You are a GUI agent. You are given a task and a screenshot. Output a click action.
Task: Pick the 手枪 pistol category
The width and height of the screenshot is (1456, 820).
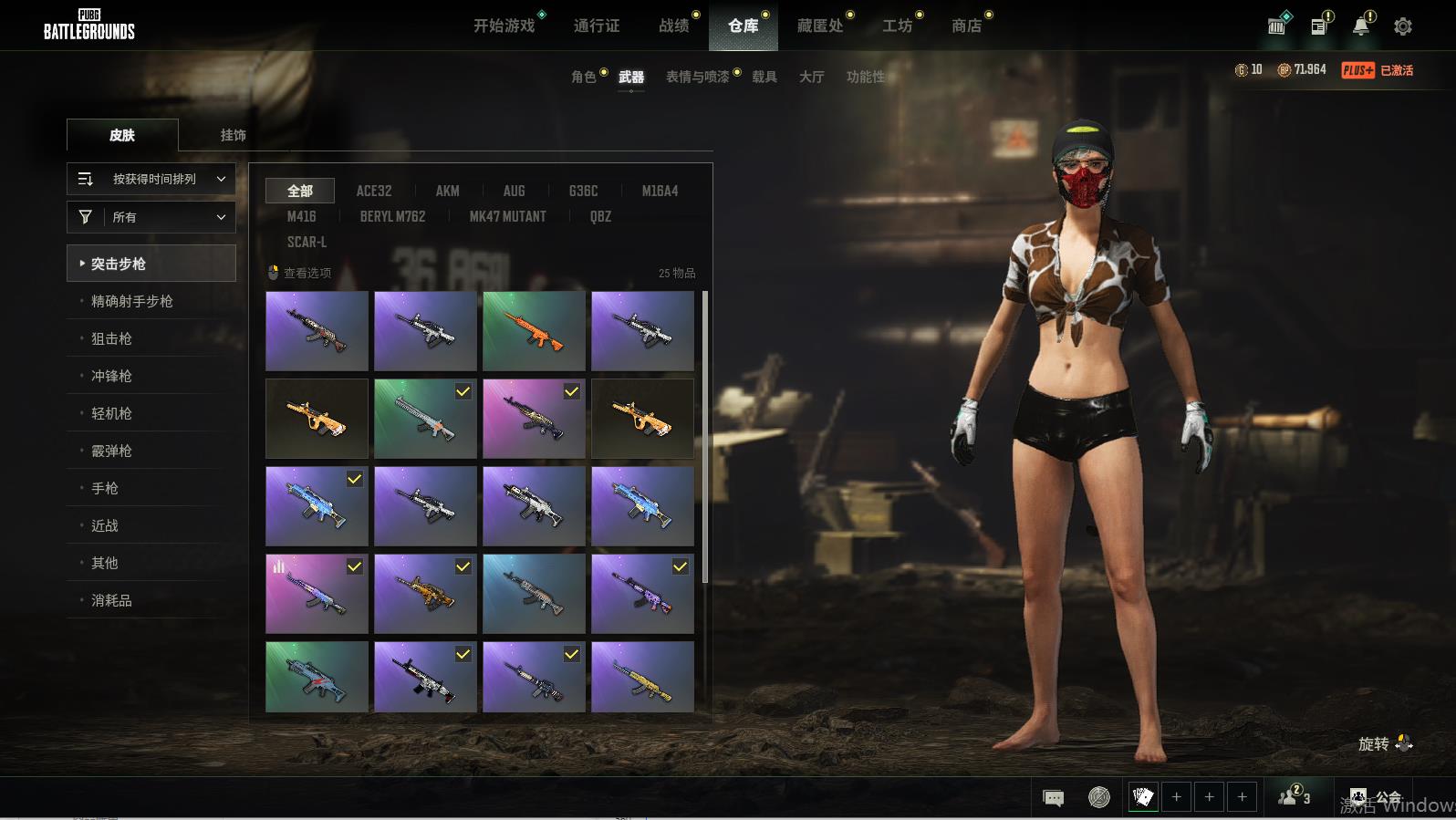tap(105, 488)
